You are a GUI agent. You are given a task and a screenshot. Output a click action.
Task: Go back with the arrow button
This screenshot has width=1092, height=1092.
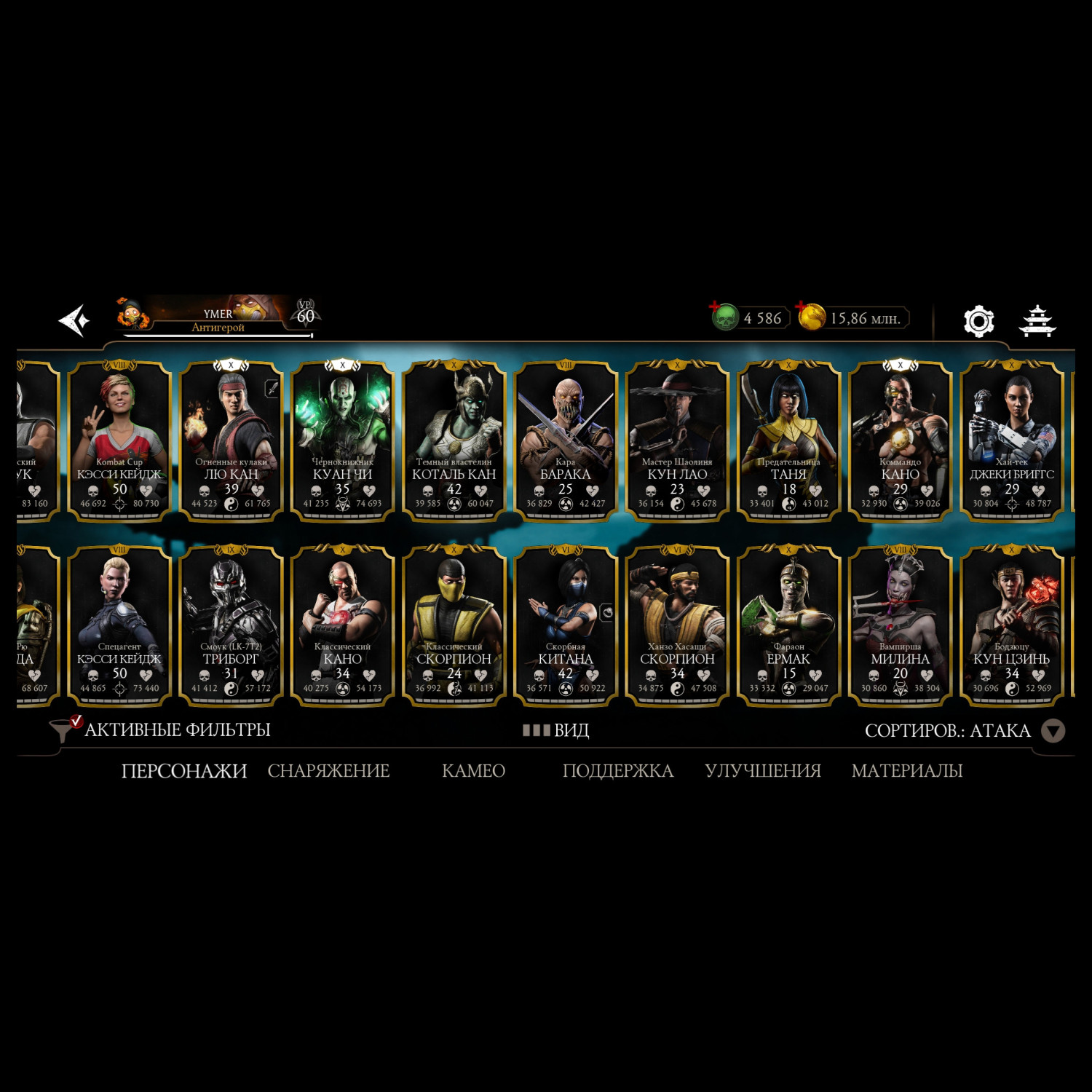click(74, 320)
